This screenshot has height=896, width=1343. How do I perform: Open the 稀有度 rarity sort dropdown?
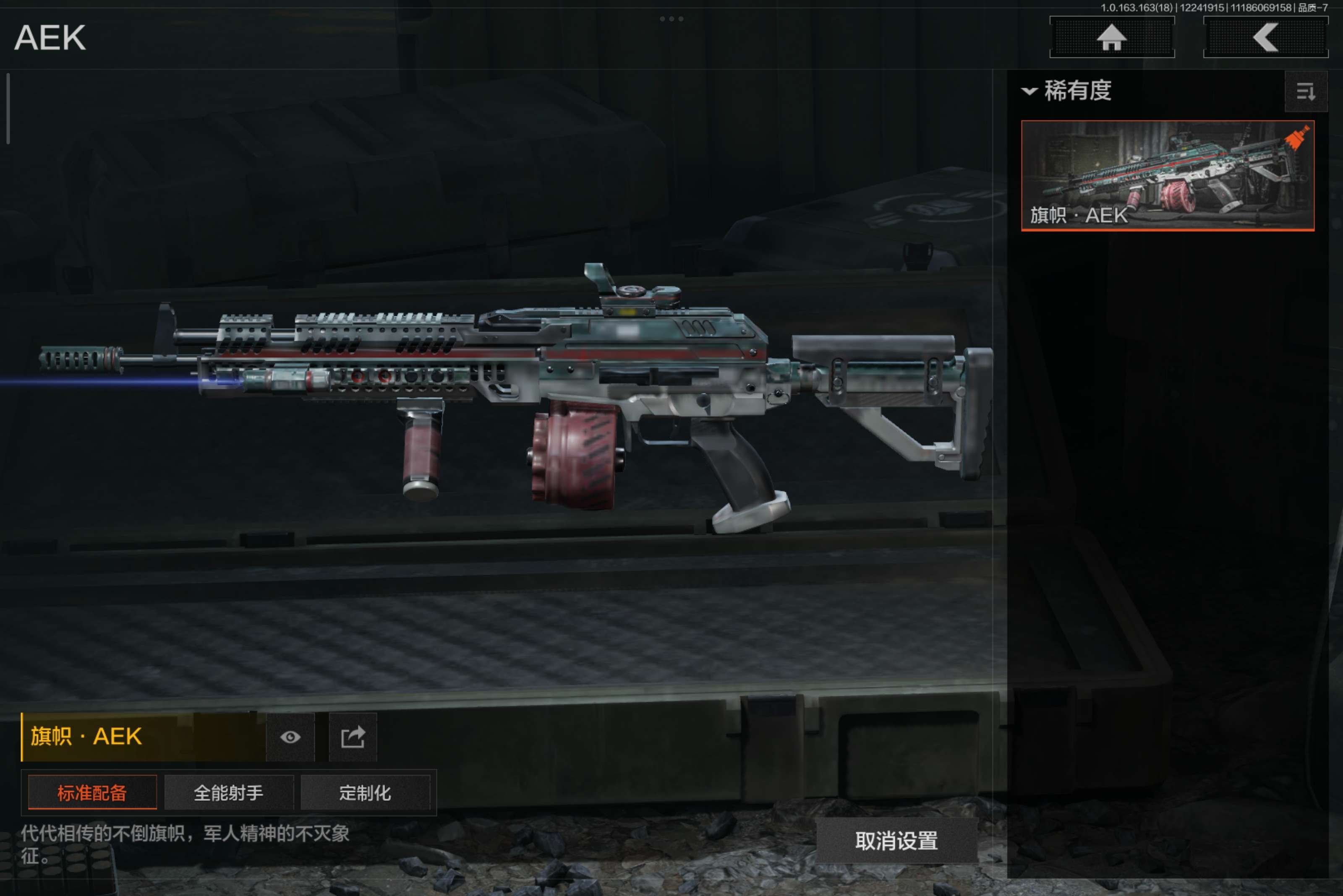pos(1067,91)
